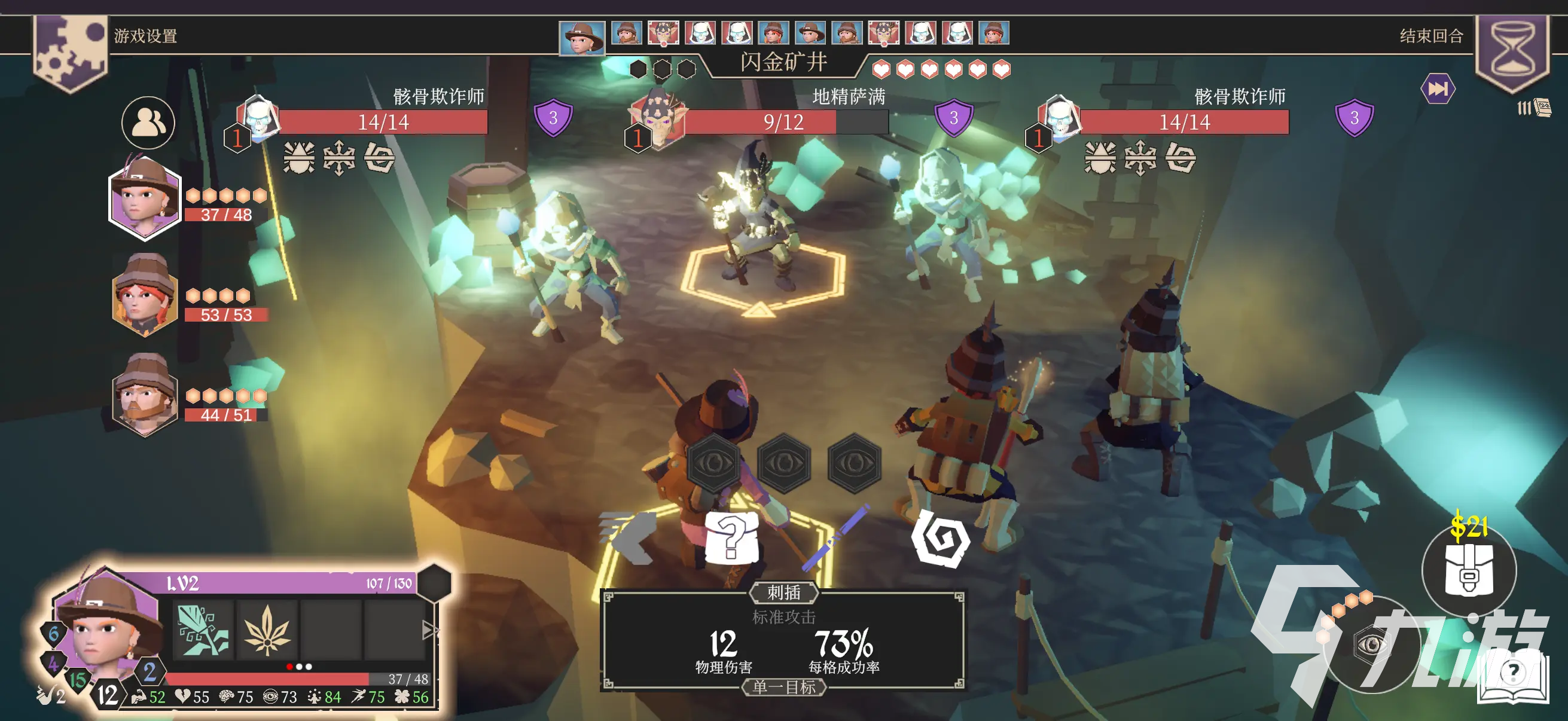This screenshot has height=721, width=1568.
Task: Toggle the eye view button at bottom right
Action: coord(1371,645)
